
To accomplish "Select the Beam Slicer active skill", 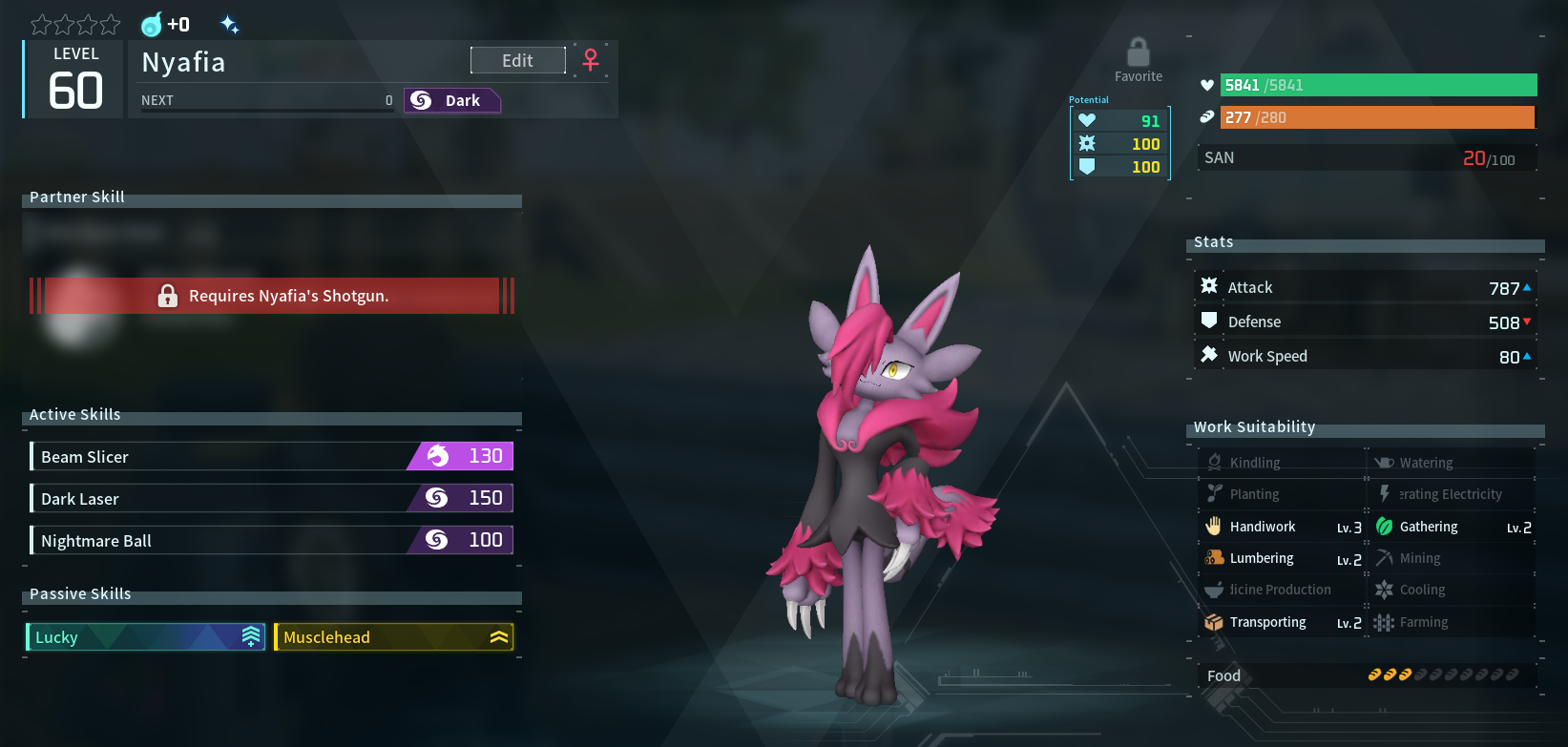I will (x=272, y=457).
